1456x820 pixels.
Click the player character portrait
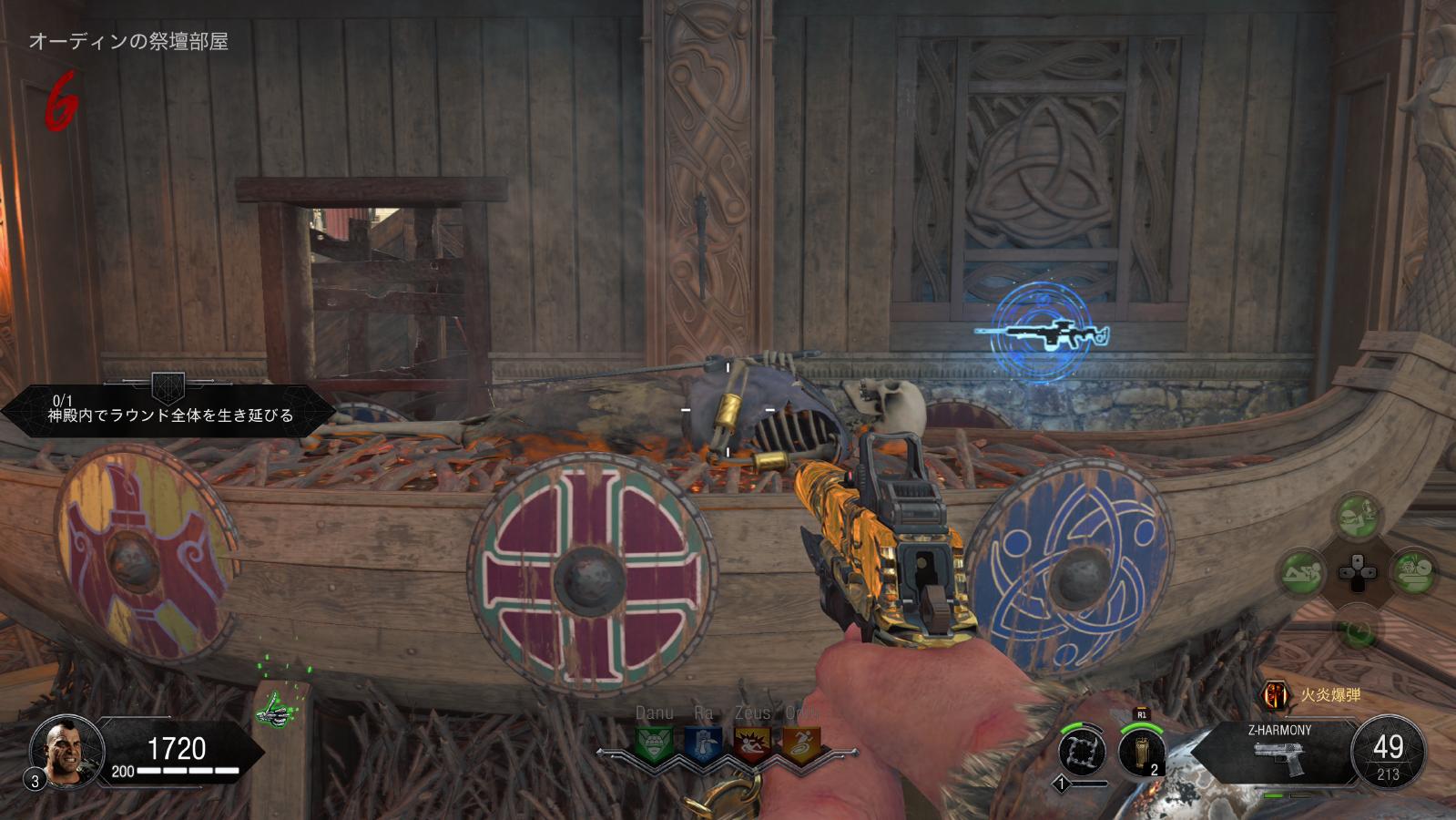pyautogui.click(x=59, y=750)
